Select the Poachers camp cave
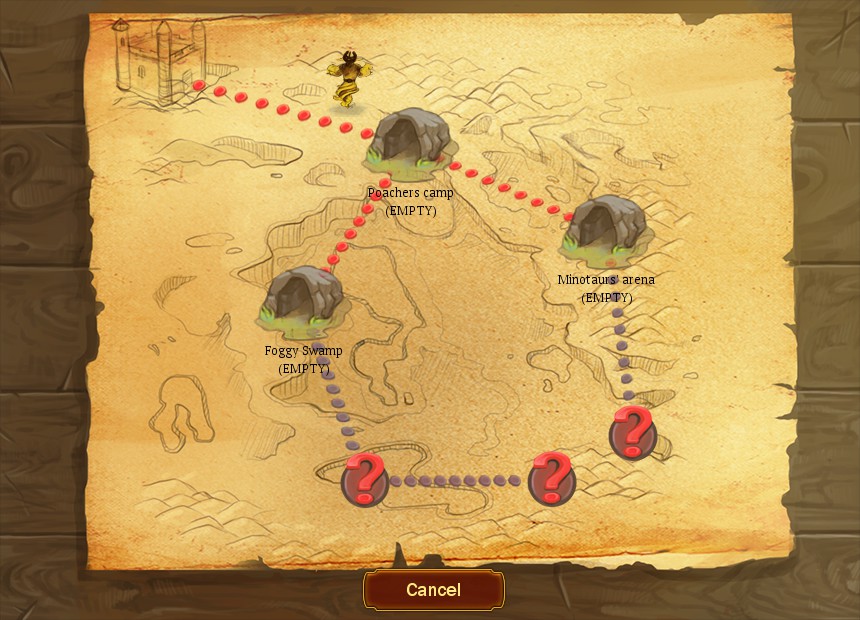860x620 pixels. click(410, 138)
